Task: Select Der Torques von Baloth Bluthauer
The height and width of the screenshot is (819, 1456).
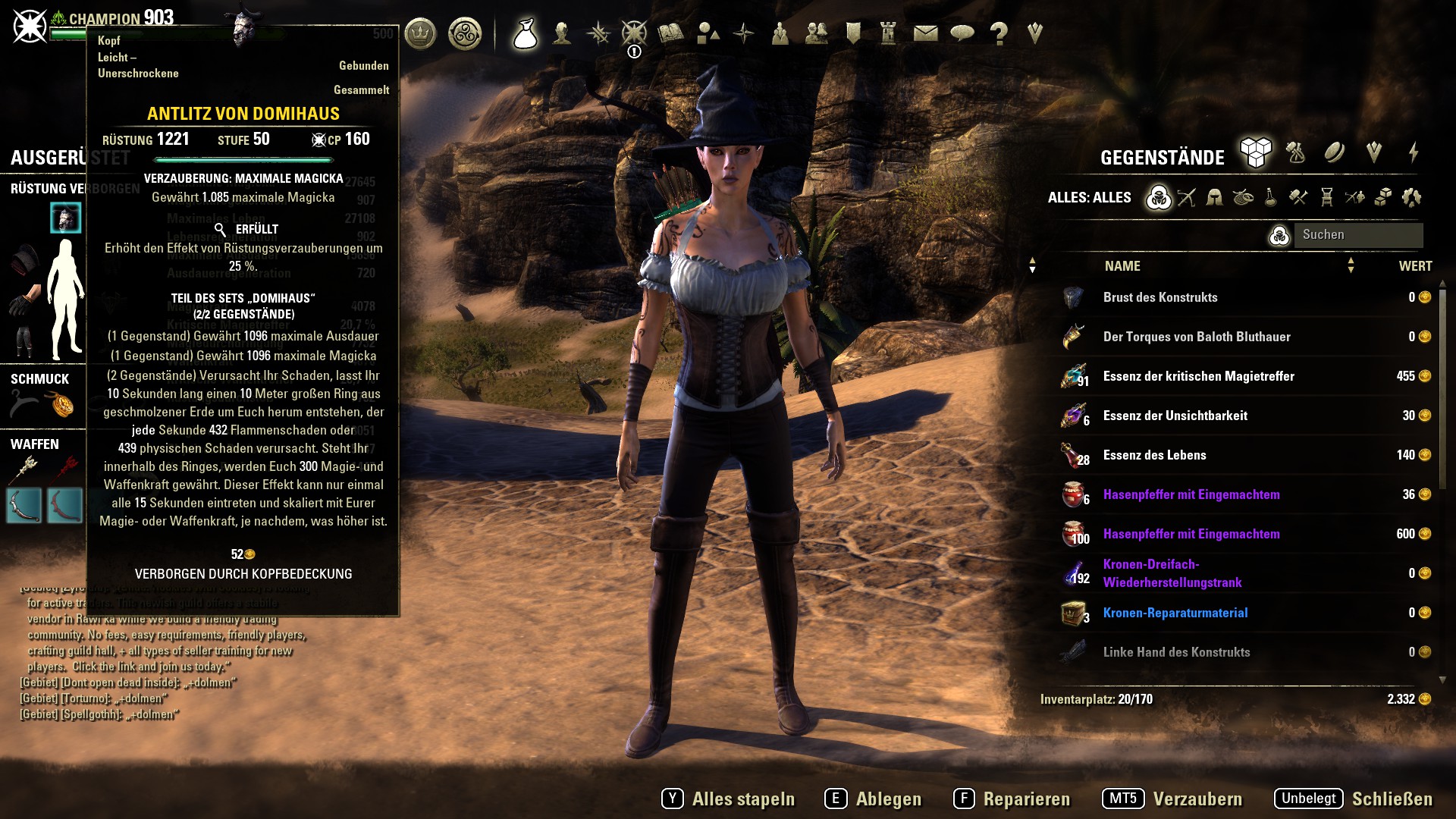Action: pyautogui.click(x=1196, y=337)
